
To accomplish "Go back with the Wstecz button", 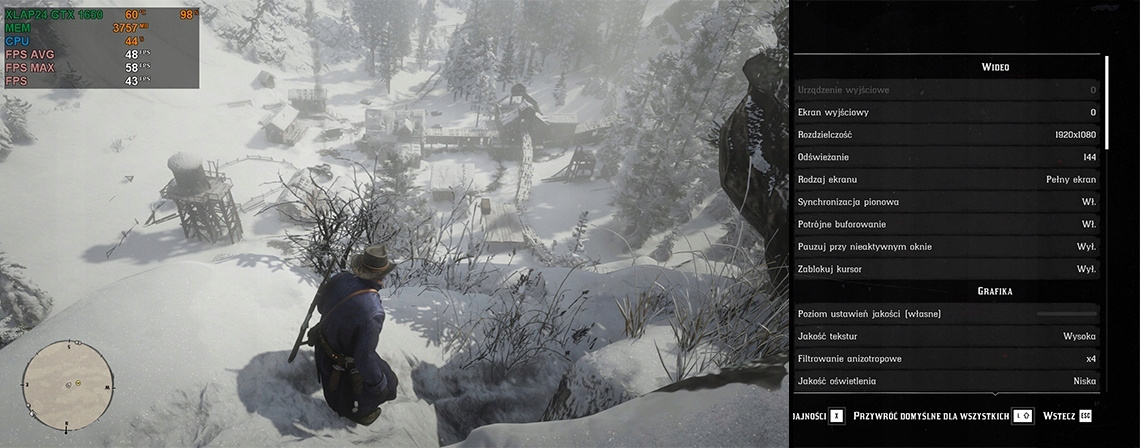I will pos(1067,415).
